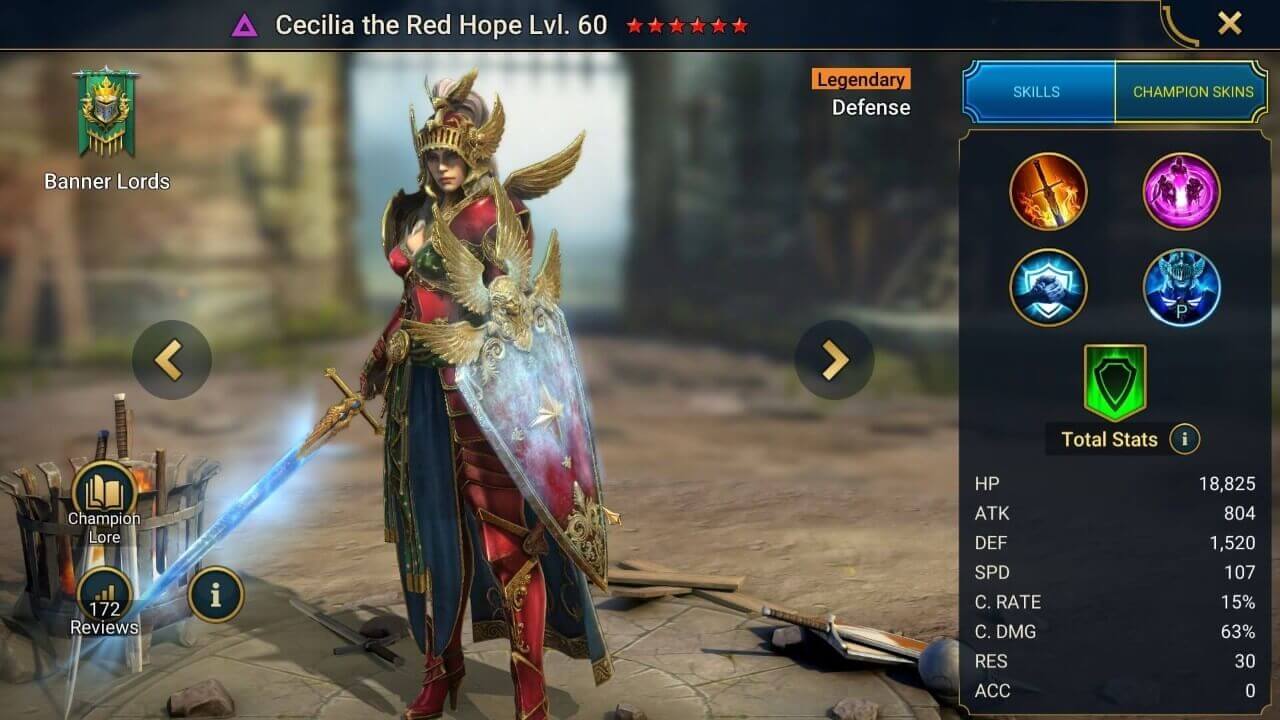Inspect the passive skill marked with P
The image size is (1280, 720).
coord(1181,287)
